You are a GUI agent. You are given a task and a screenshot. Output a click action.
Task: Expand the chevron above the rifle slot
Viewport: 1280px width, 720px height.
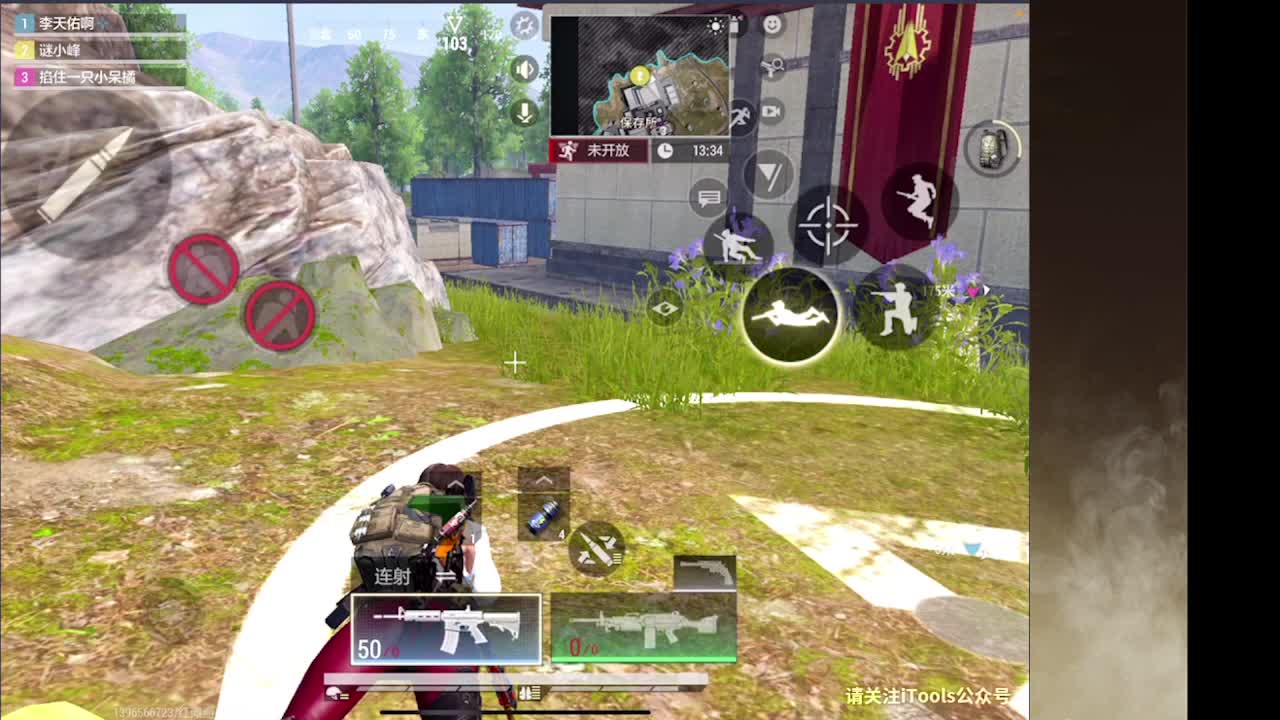(x=455, y=484)
